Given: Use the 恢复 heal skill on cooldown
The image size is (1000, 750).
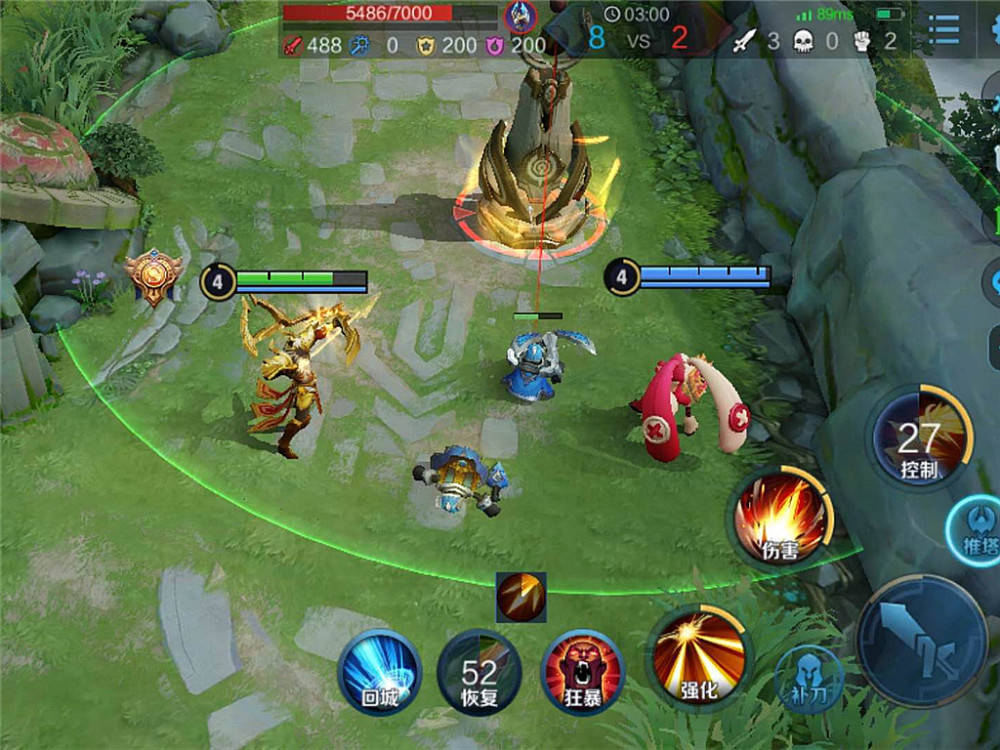Looking at the screenshot, I should [x=480, y=671].
